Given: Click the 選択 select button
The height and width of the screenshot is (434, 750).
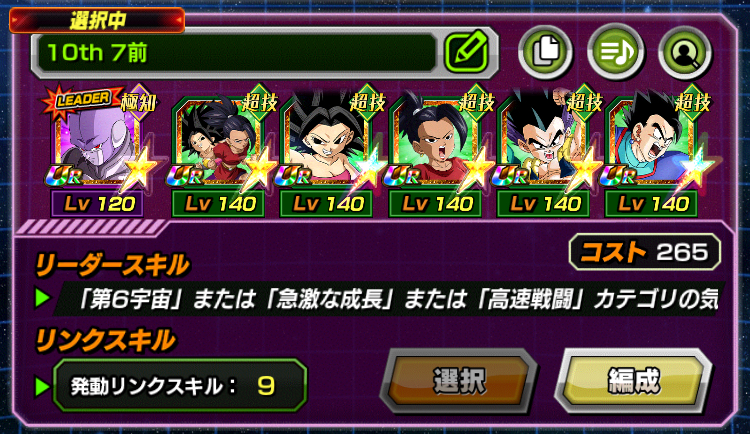Looking at the screenshot, I should [460, 381].
